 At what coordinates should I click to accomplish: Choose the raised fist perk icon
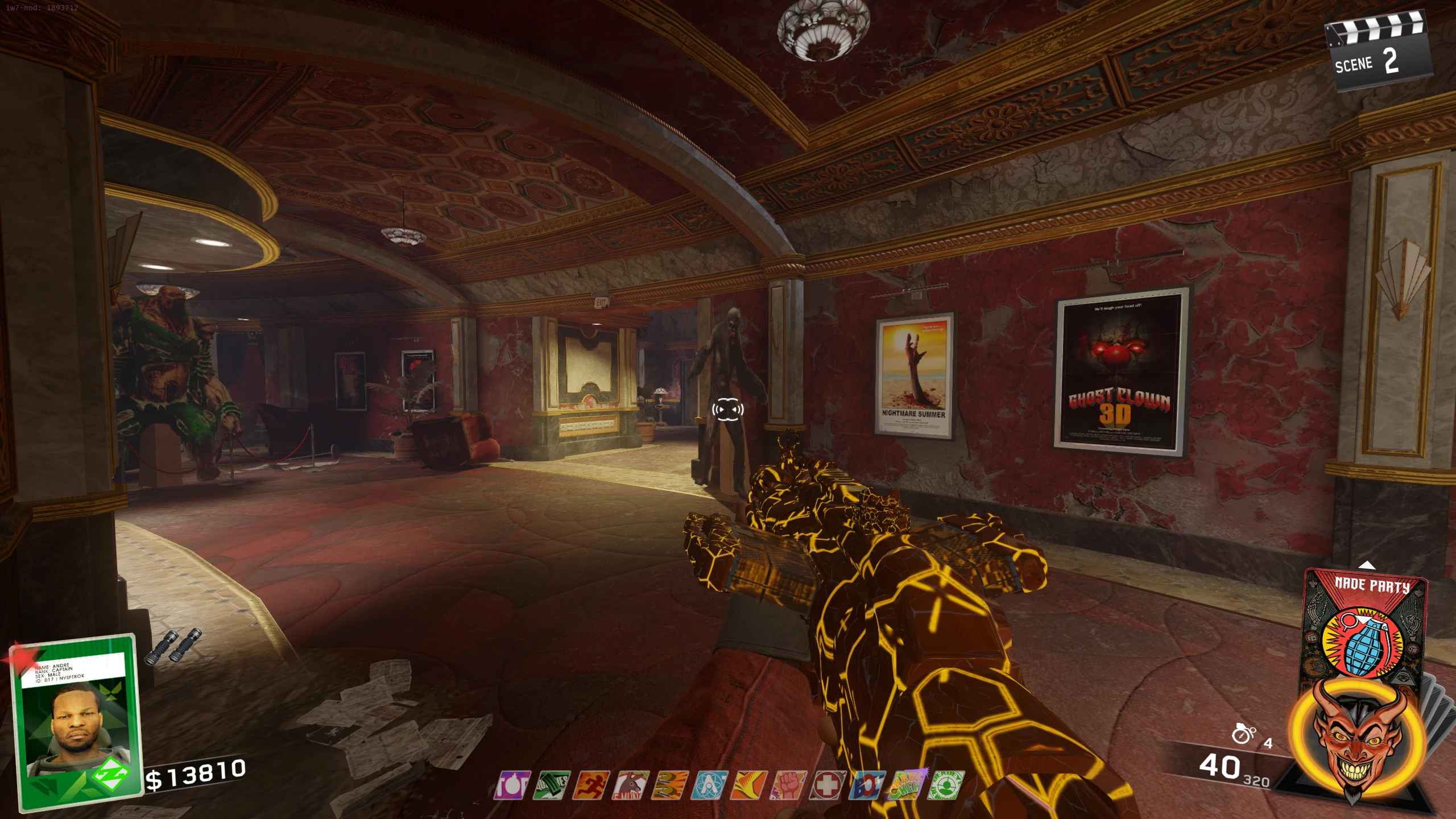788,785
